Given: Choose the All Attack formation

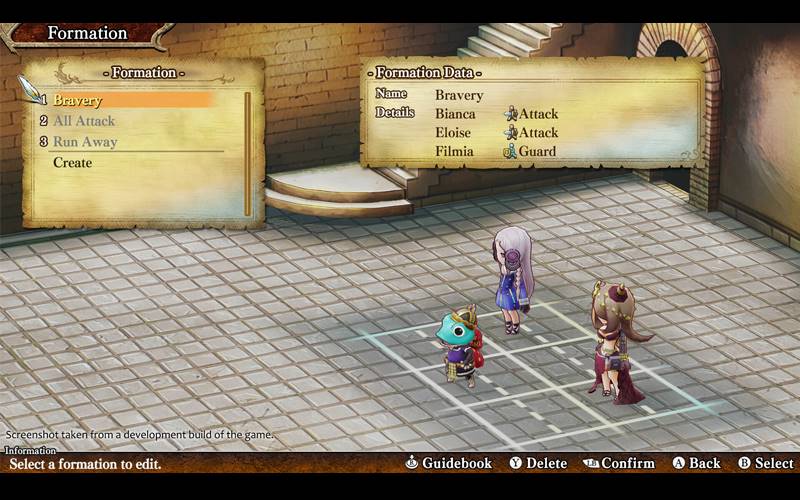Looking at the screenshot, I should coord(84,121).
